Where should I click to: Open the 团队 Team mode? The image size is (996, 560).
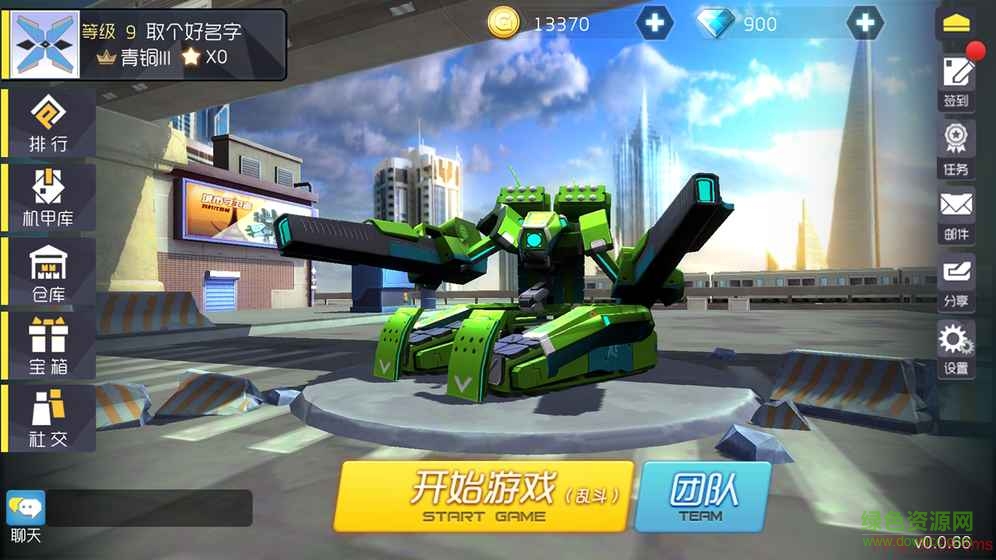coord(701,496)
